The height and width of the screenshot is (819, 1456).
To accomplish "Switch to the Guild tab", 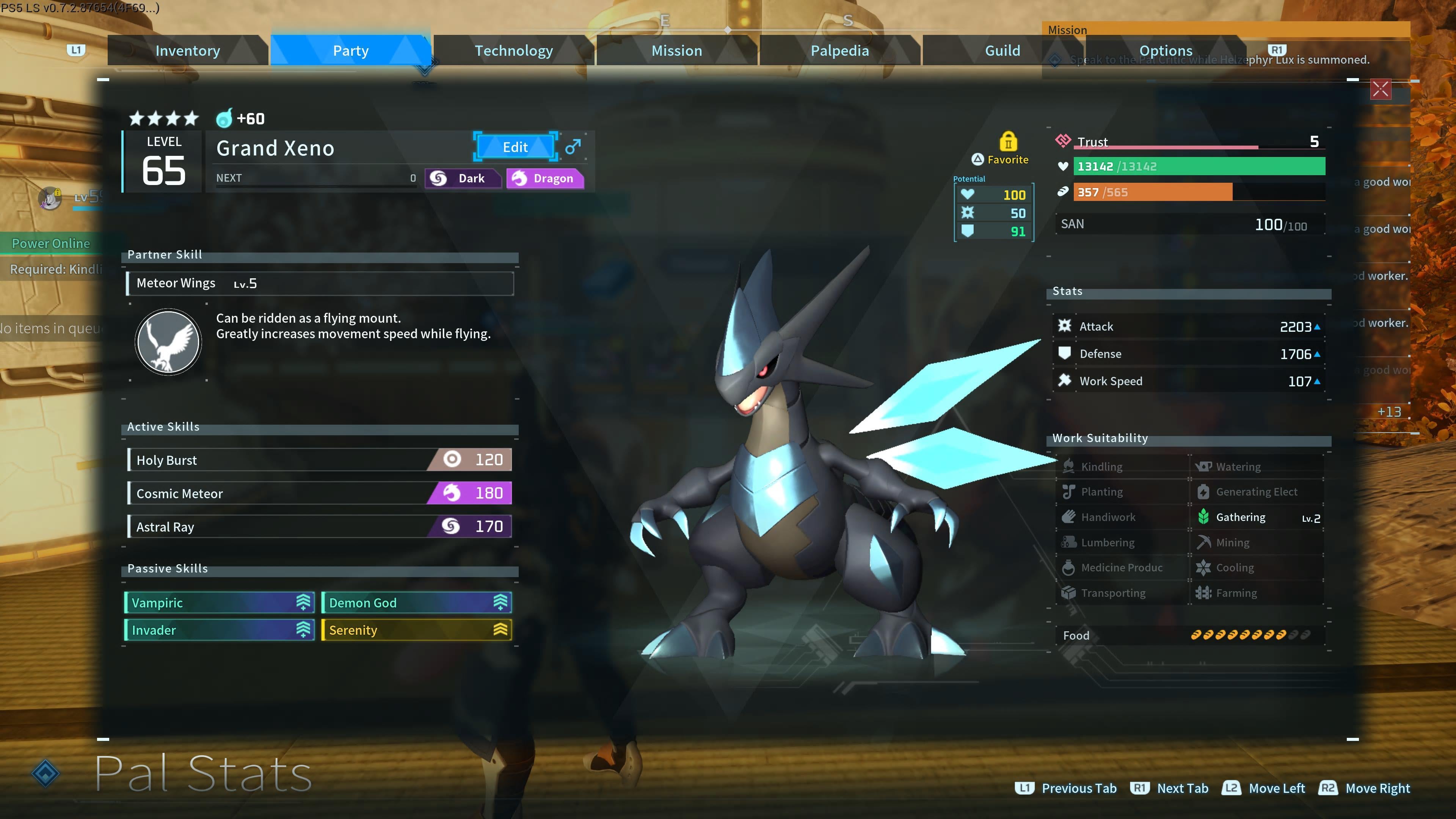I will [x=1002, y=51].
